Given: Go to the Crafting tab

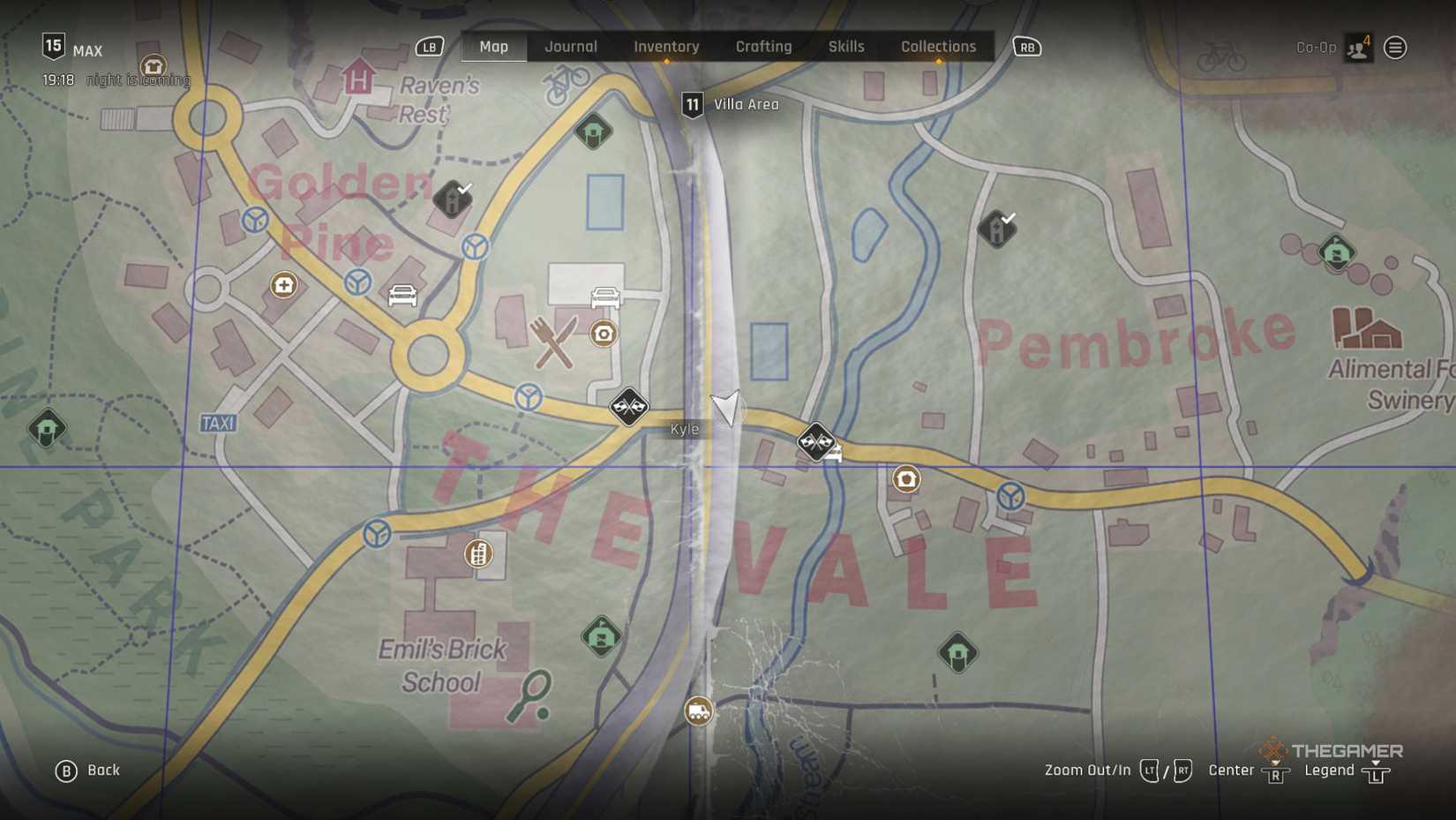Looking at the screenshot, I should click(763, 47).
